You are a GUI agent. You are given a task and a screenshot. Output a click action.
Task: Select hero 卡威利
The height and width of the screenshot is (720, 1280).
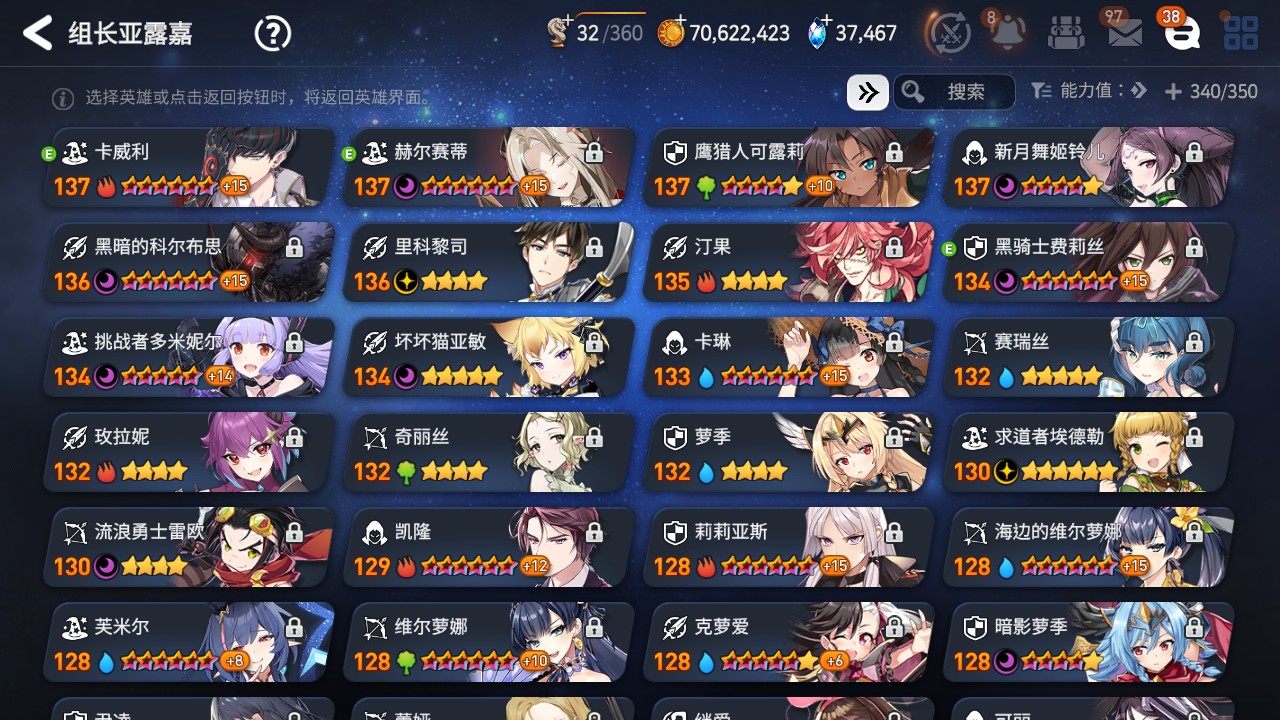190,167
